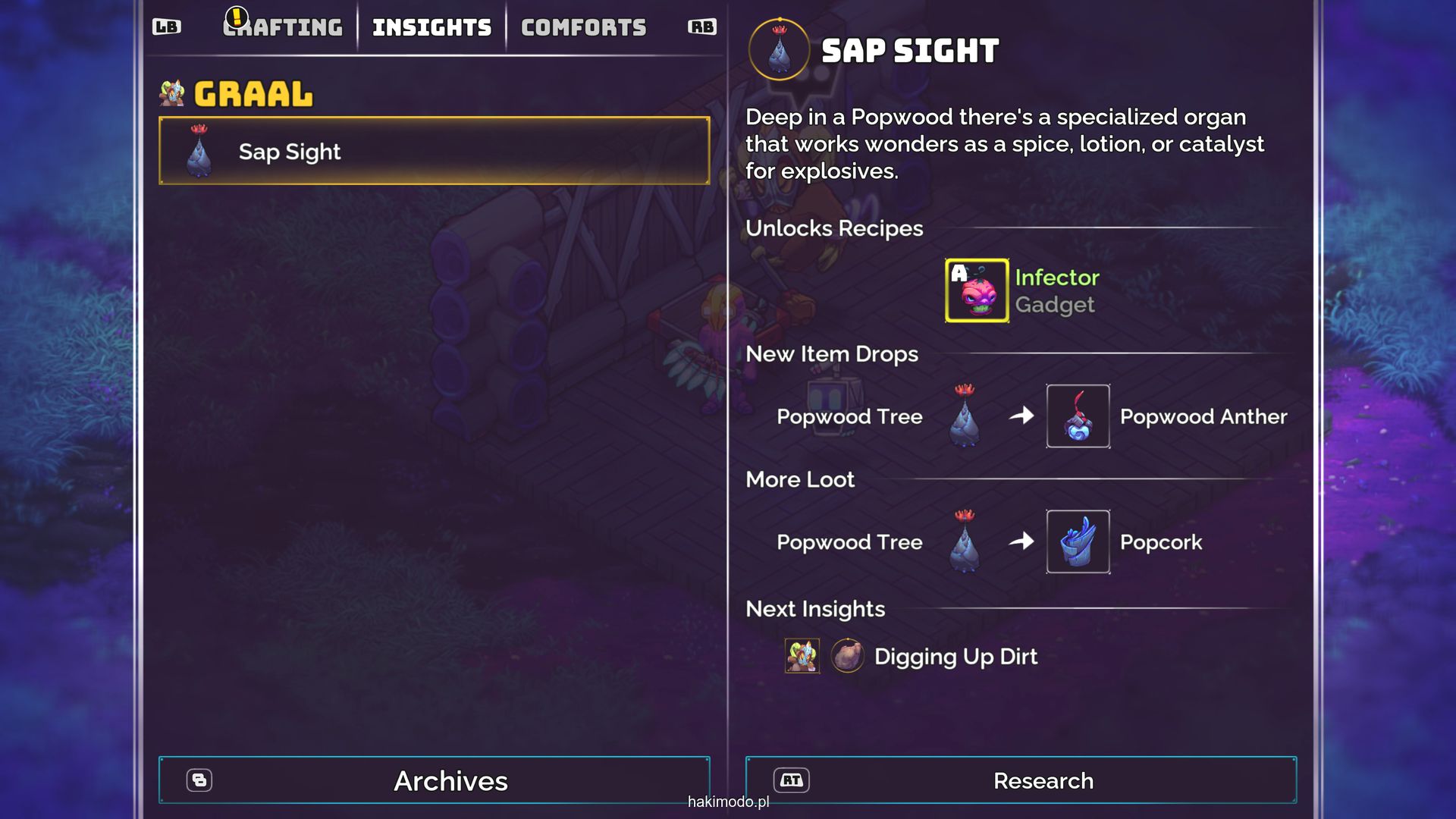Select the Sap Sight insight row
The width and height of the screenshot is (1456, 819).
(x=434, y=151)
